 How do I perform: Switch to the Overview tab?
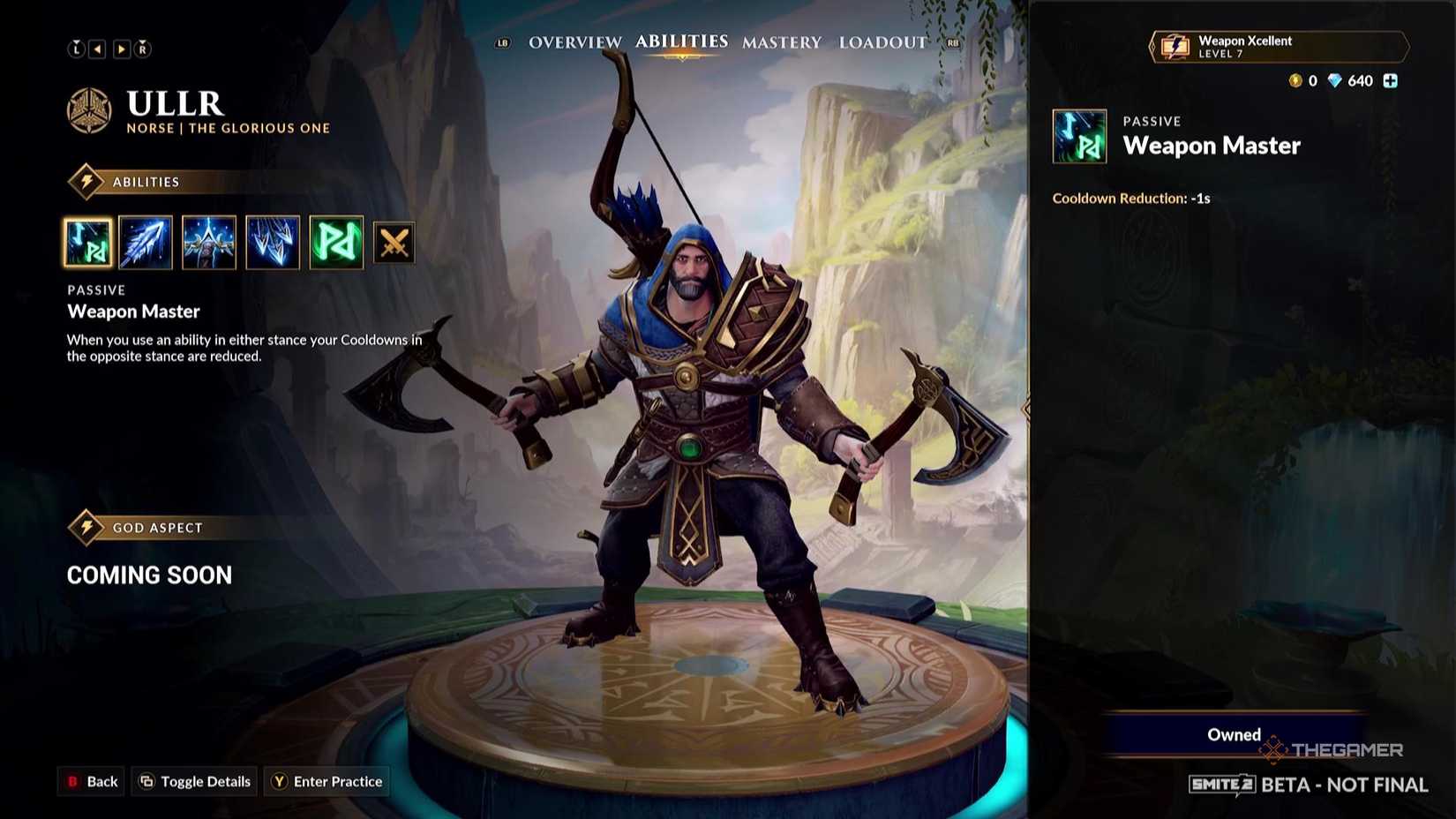click(x=574, y=41)
